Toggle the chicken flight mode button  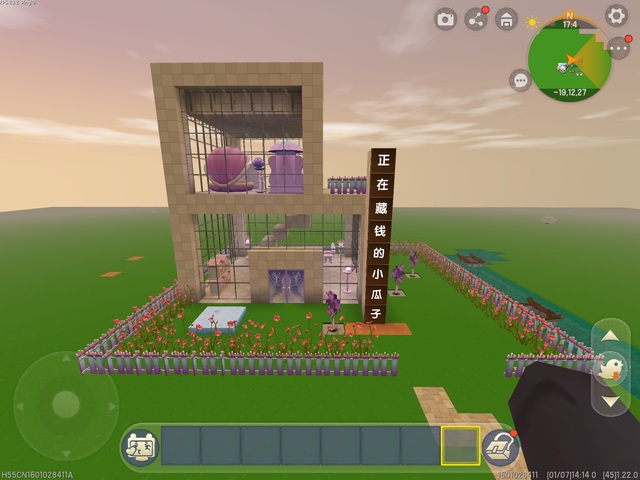611,369
